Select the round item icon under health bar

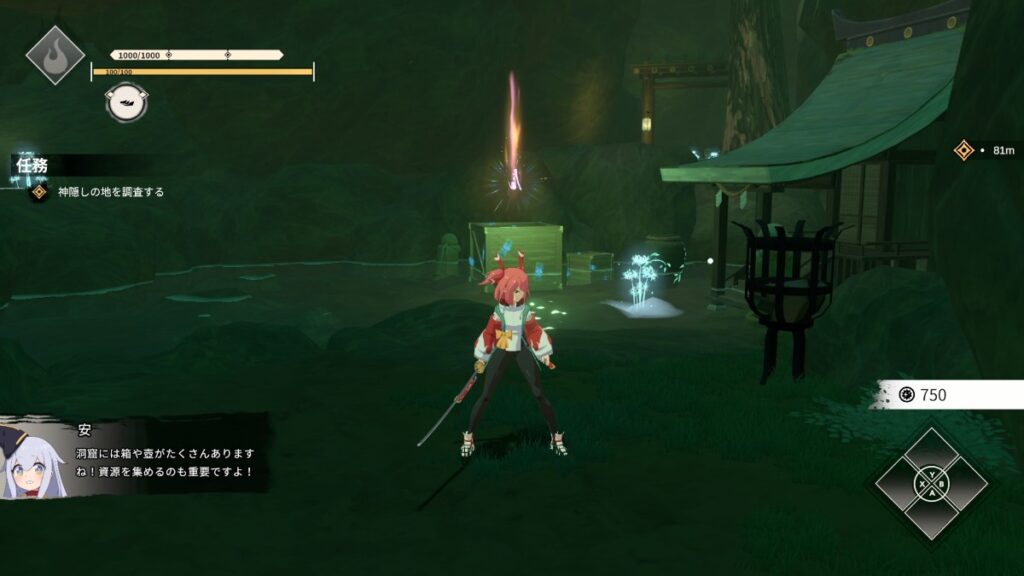click(x=127, y=103)
